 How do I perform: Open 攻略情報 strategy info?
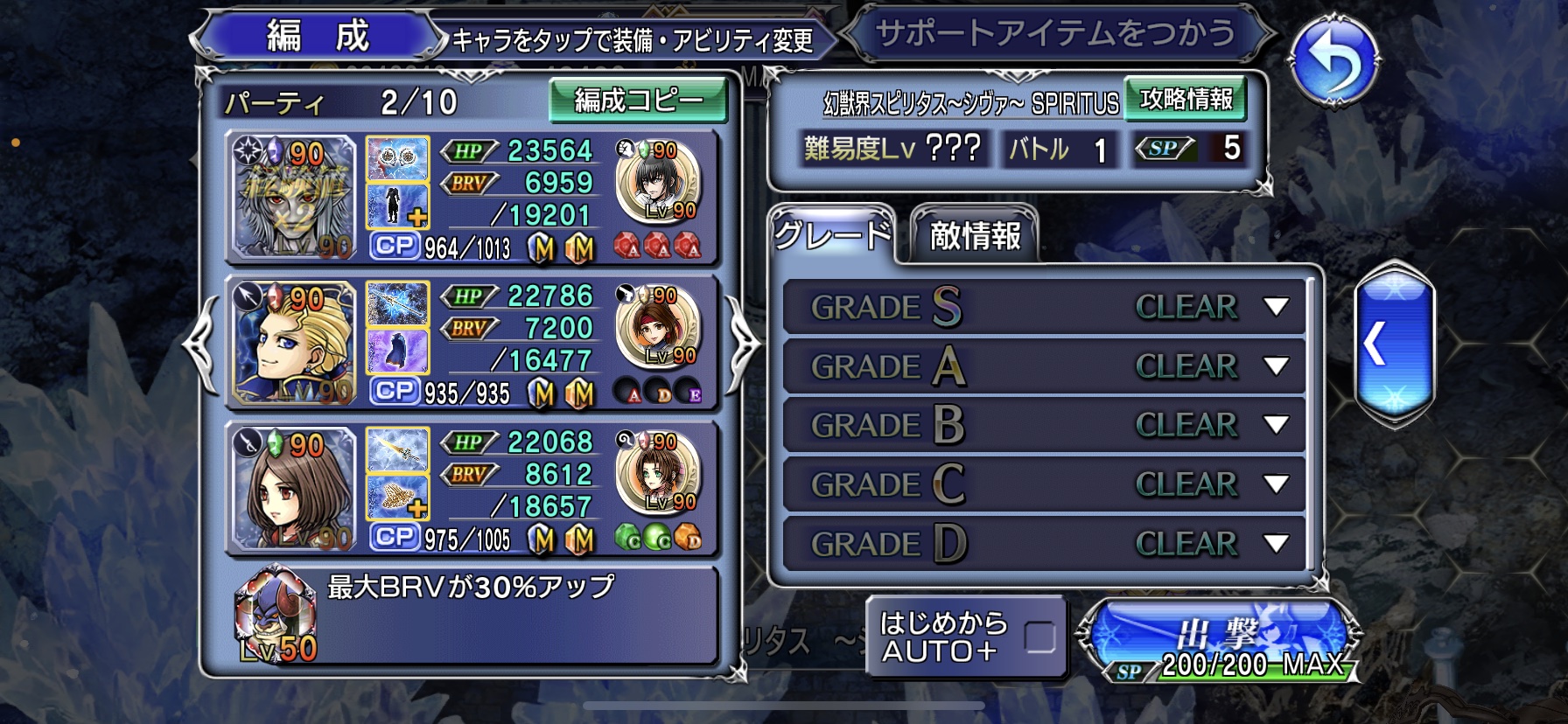click(x=1186, y=99)
